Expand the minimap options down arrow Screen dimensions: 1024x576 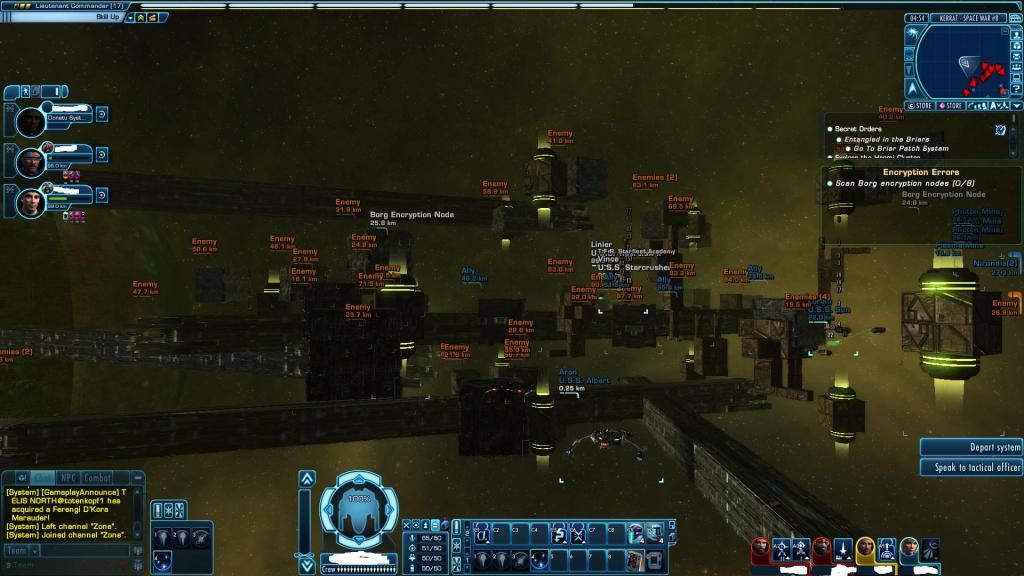[x=1017, y=105]
